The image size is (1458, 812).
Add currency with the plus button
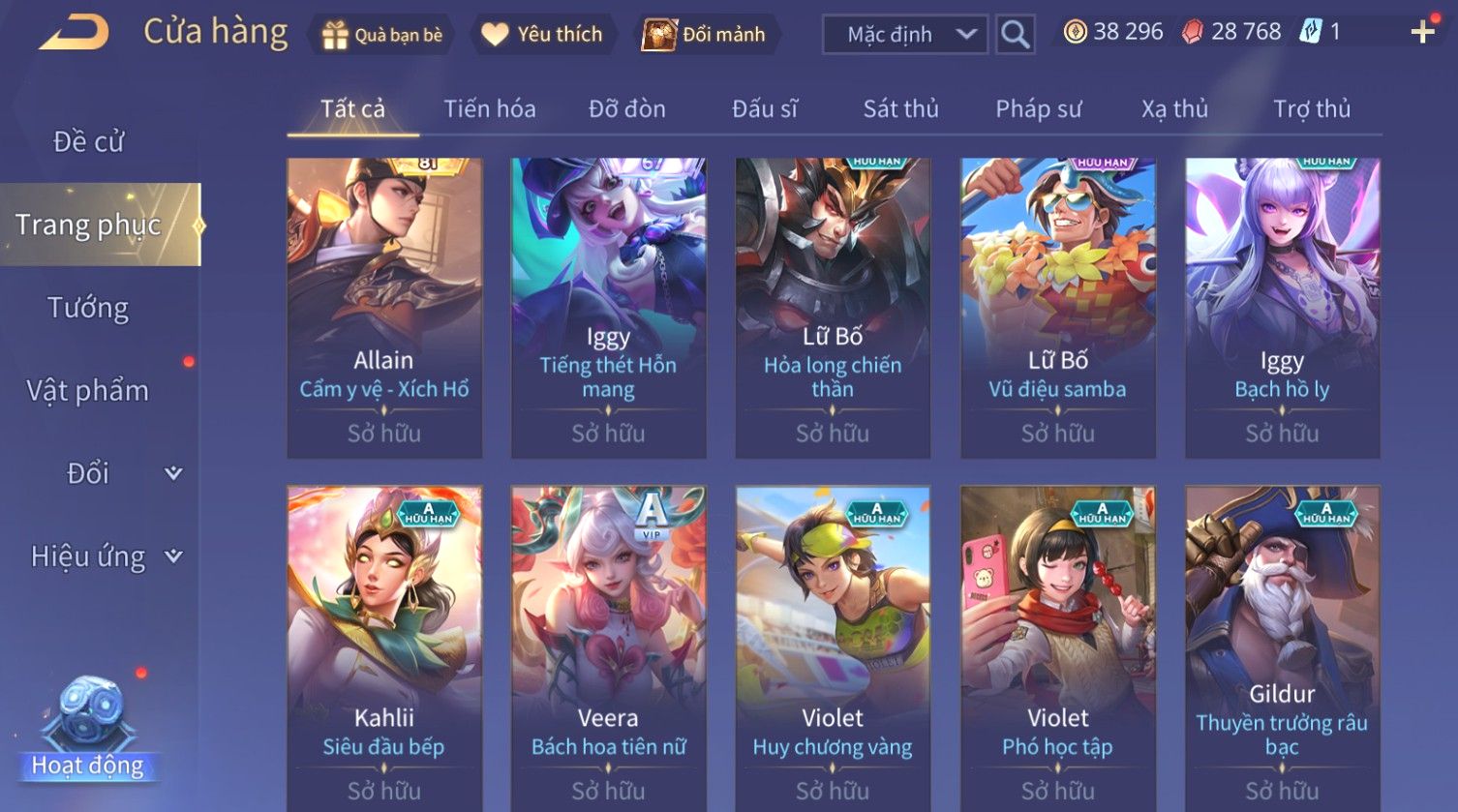click(1422, 33)
